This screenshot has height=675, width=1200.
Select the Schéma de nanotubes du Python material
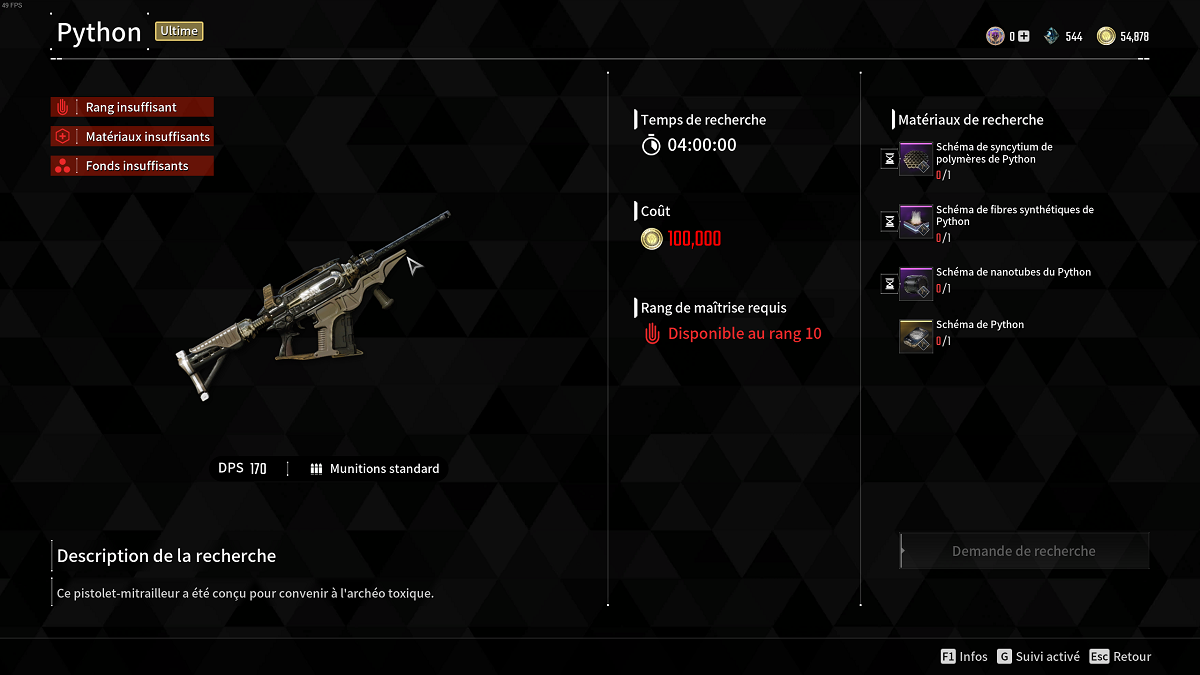[915, 284]
